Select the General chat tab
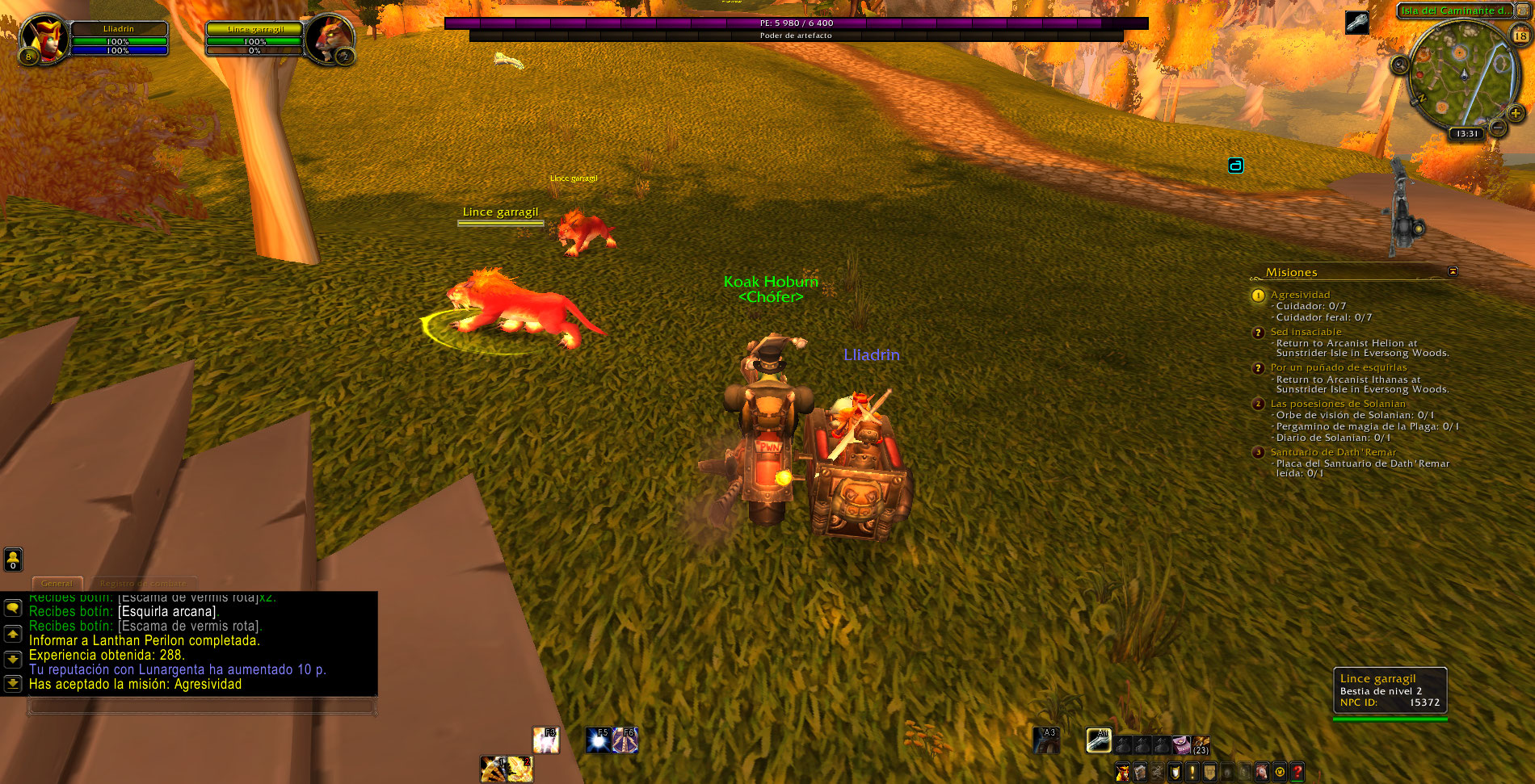This screenshot has width=1535, height=784. (57, 583)
